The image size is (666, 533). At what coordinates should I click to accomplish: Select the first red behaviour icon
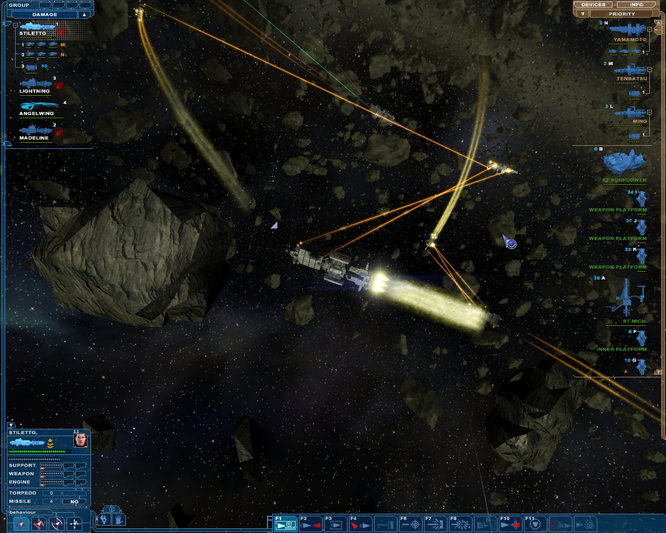pyautogui.click(x=20, y=523)
